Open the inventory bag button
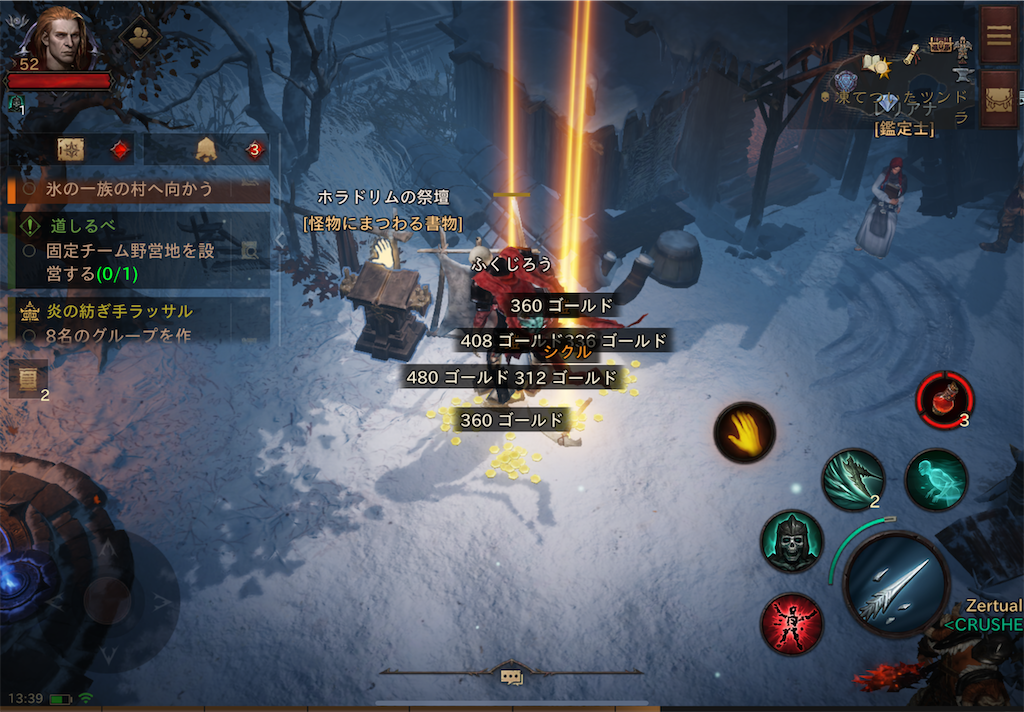The image size is (1024, 712). [x=998, y=98]
